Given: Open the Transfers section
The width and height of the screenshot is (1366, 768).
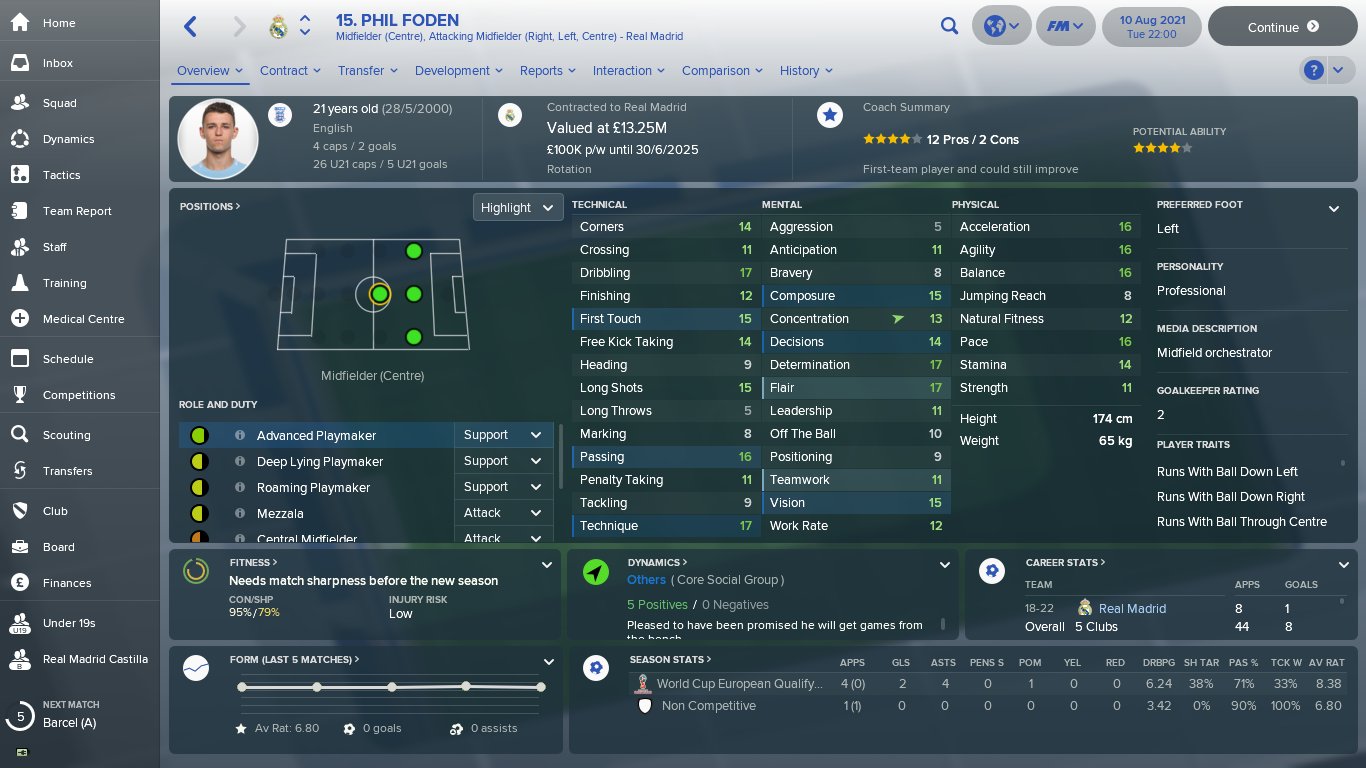Looking at the screenshot, I should (x=67, y=471).
